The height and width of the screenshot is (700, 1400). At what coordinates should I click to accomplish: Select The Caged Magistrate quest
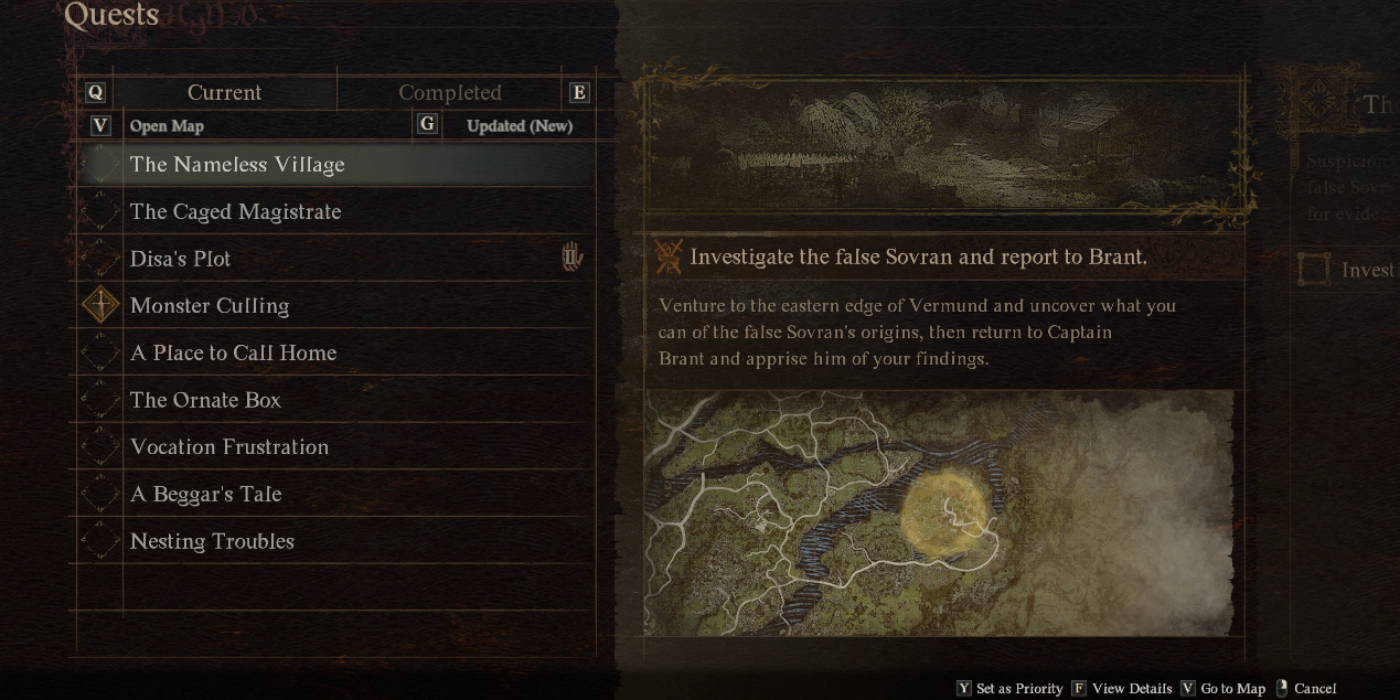(x=235, y=212)
